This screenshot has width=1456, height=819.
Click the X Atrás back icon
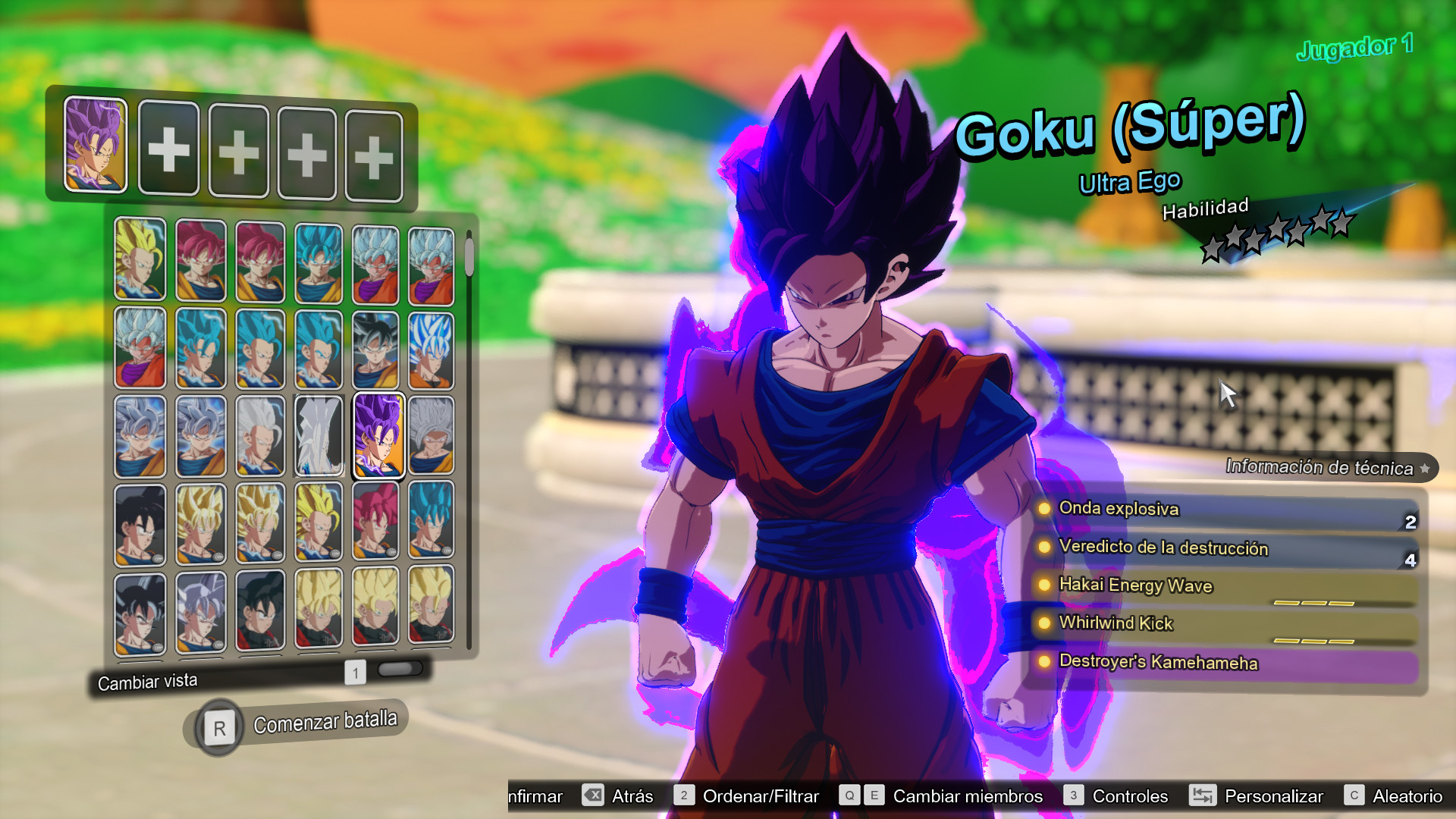tap(593, 796)
